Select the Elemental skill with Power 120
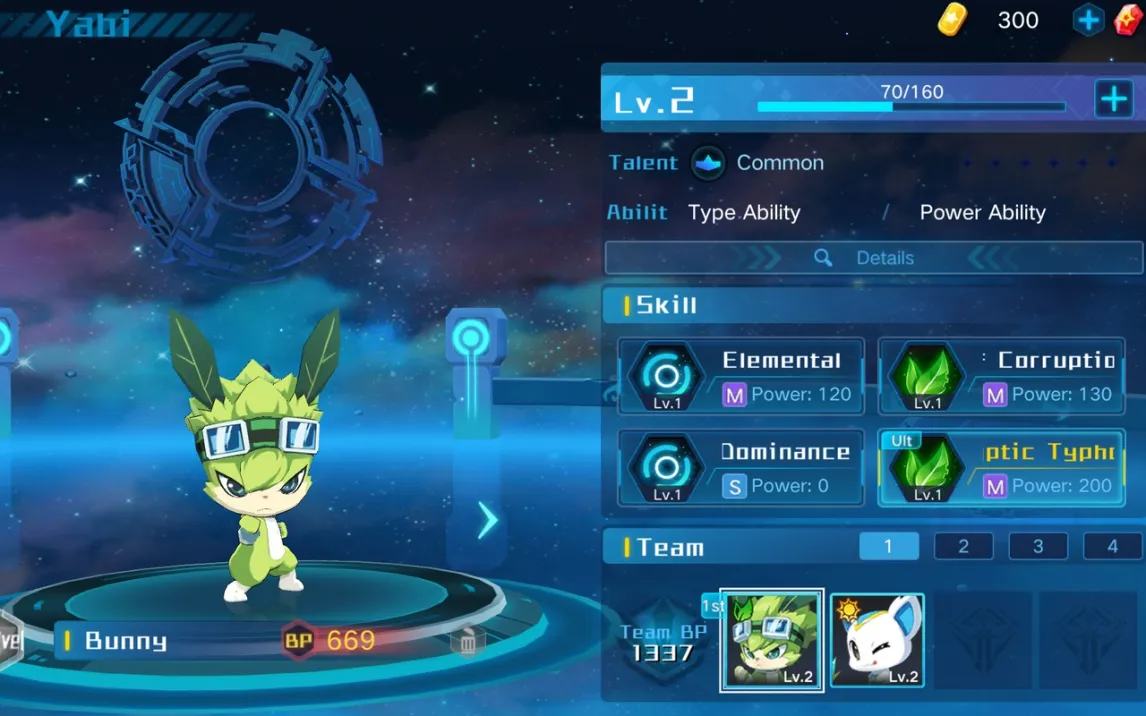 pyautogui.click(x=741, y=377)
